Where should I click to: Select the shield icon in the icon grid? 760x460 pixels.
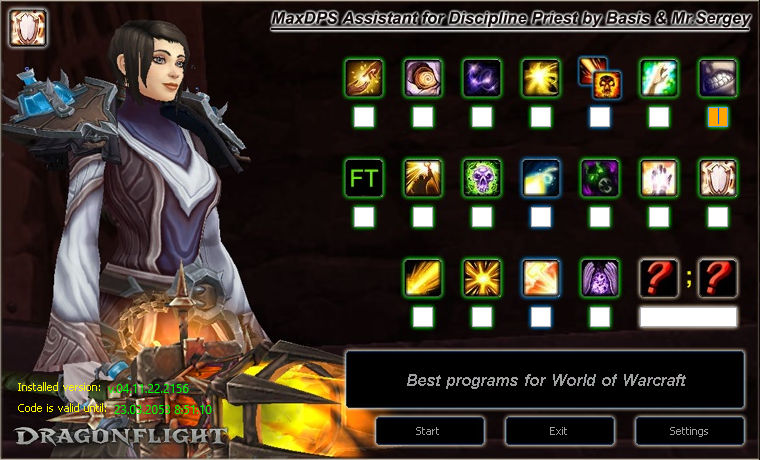(718, 178)
